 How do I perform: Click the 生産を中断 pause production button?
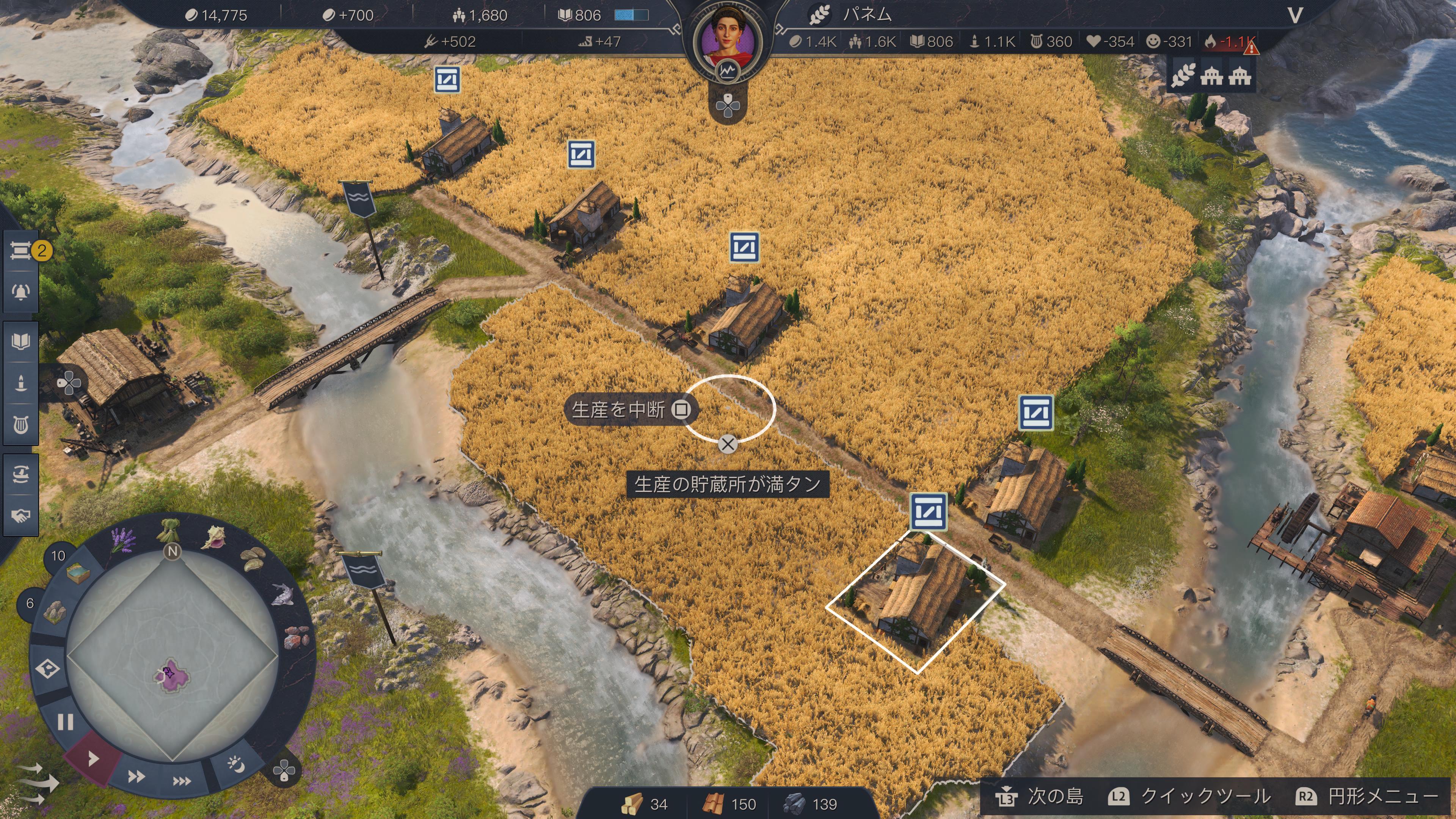click(631, 409)
